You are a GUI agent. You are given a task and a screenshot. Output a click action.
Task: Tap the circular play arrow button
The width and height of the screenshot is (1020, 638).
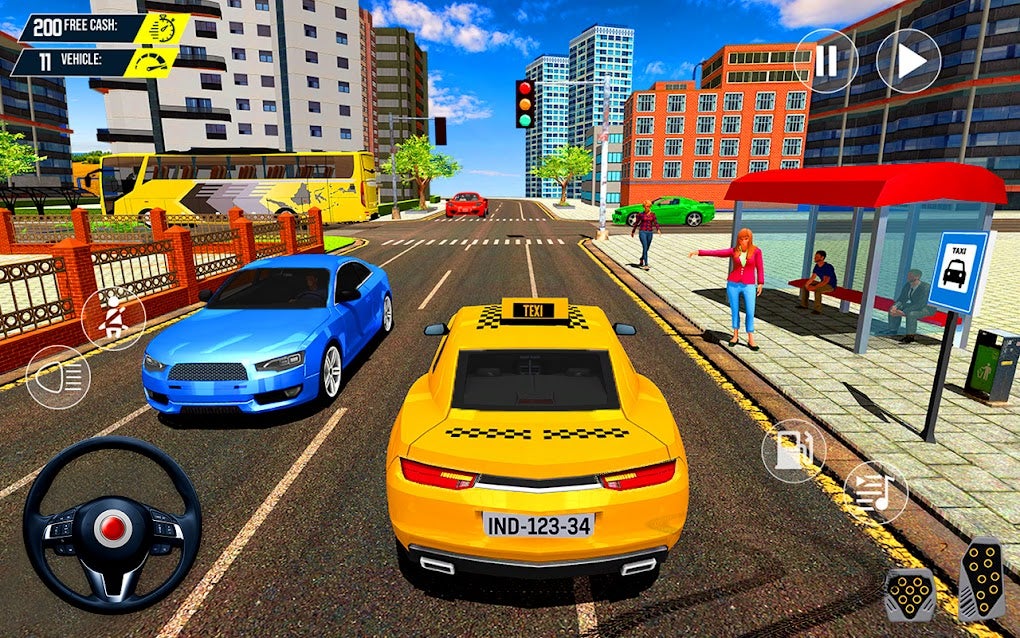coord(908,61)
